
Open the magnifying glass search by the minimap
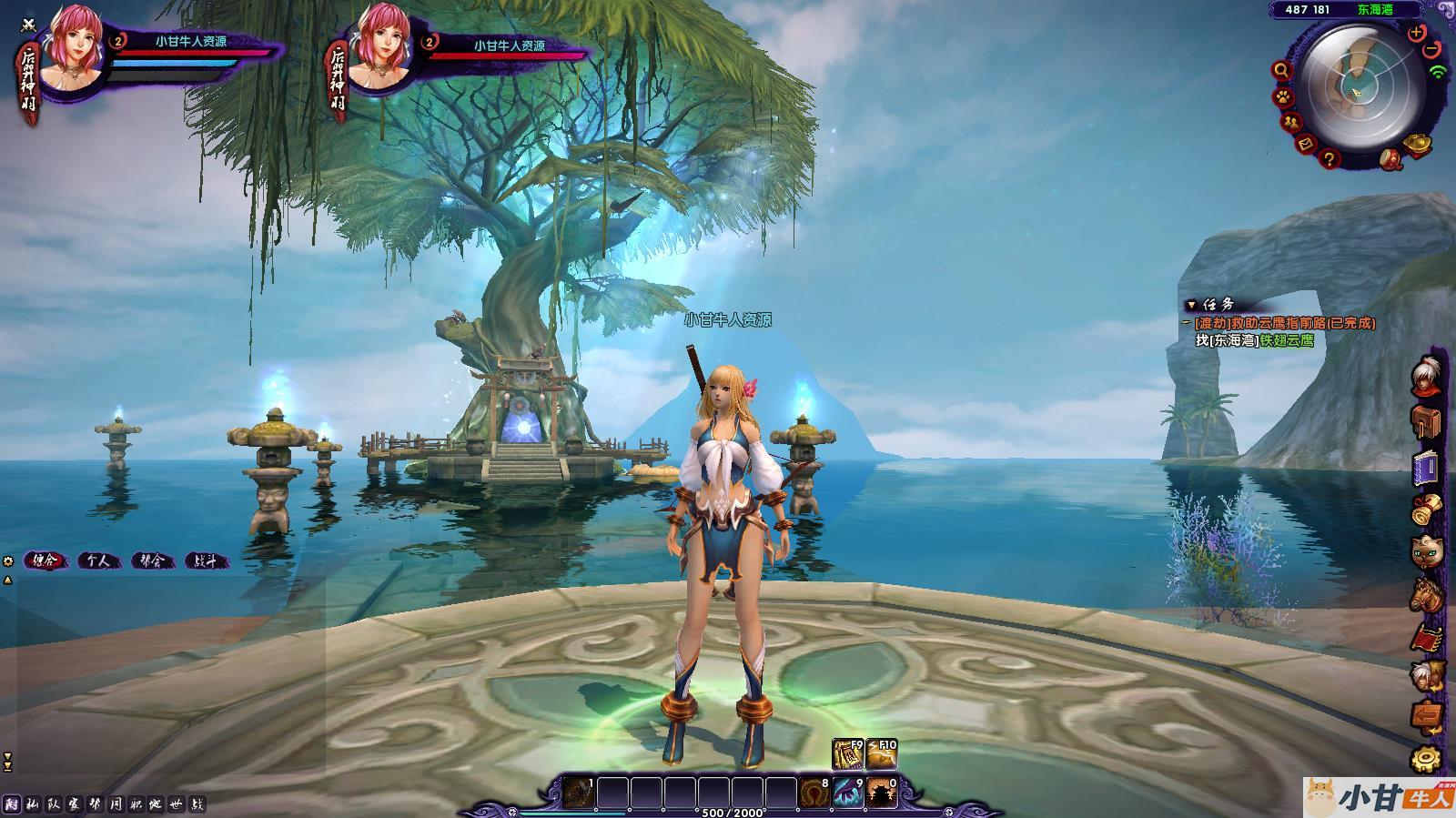1282,70
